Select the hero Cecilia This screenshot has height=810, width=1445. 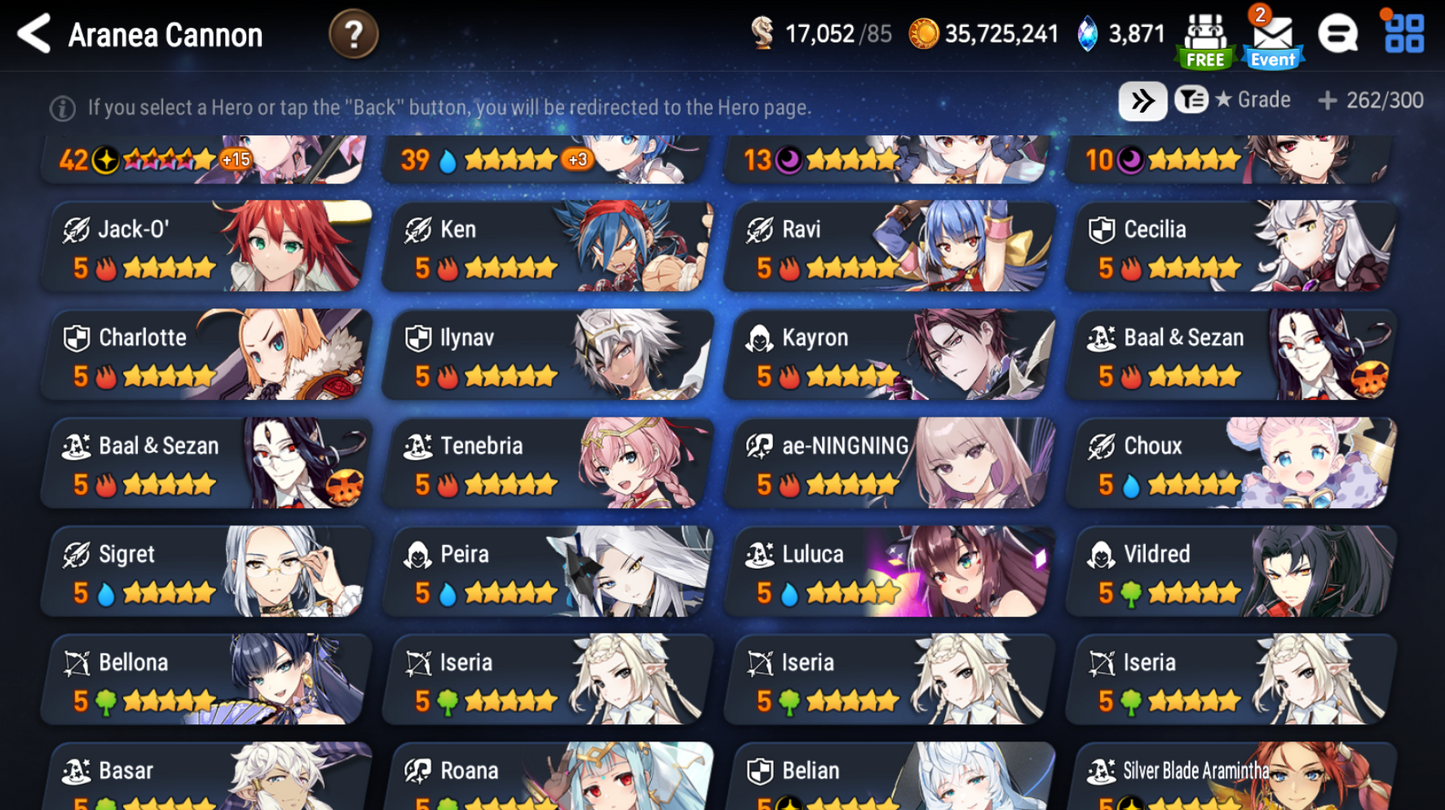coord(1230,247)
